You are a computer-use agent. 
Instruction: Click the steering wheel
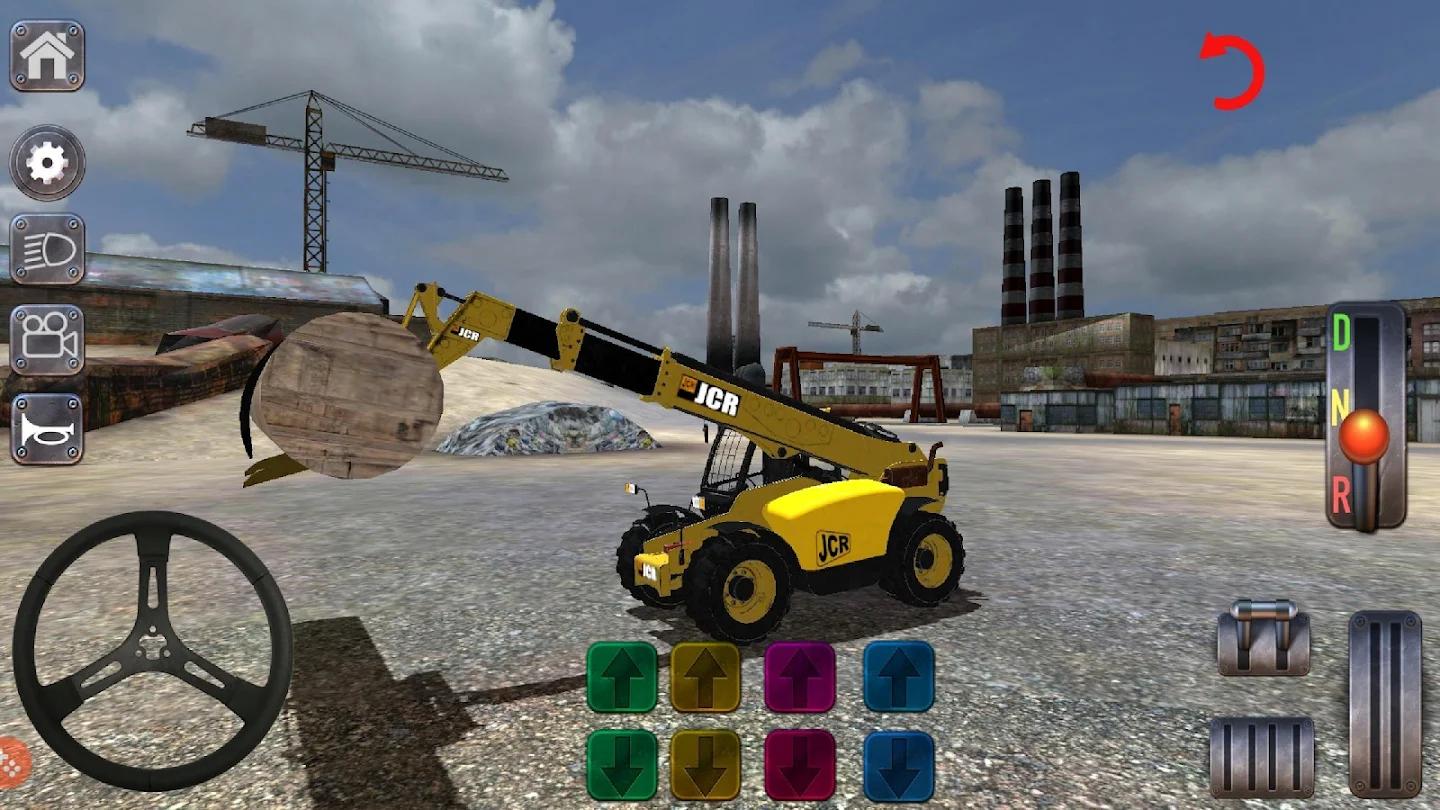(153, 651)
